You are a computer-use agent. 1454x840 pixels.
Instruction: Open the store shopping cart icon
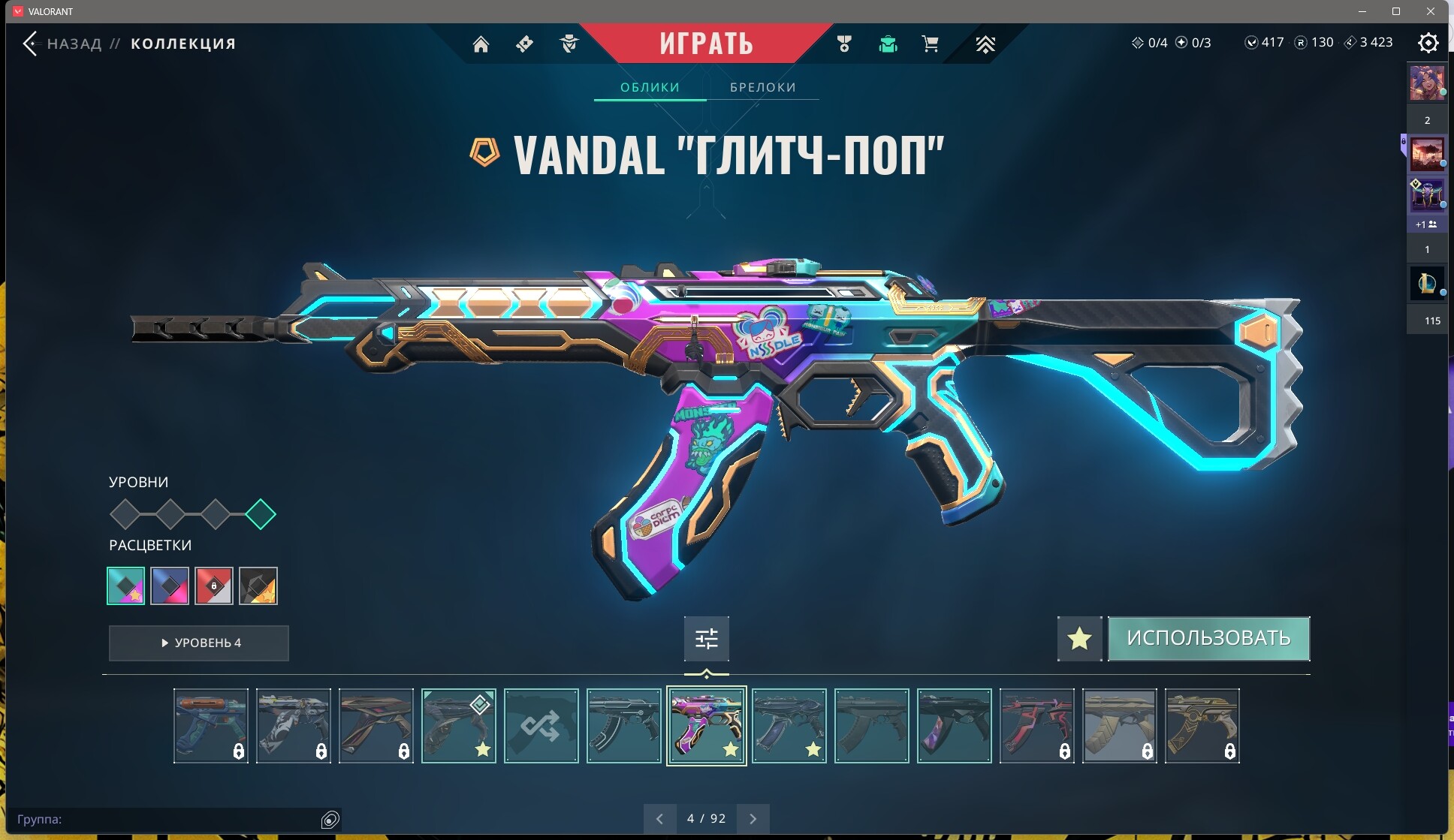point(930,44)
